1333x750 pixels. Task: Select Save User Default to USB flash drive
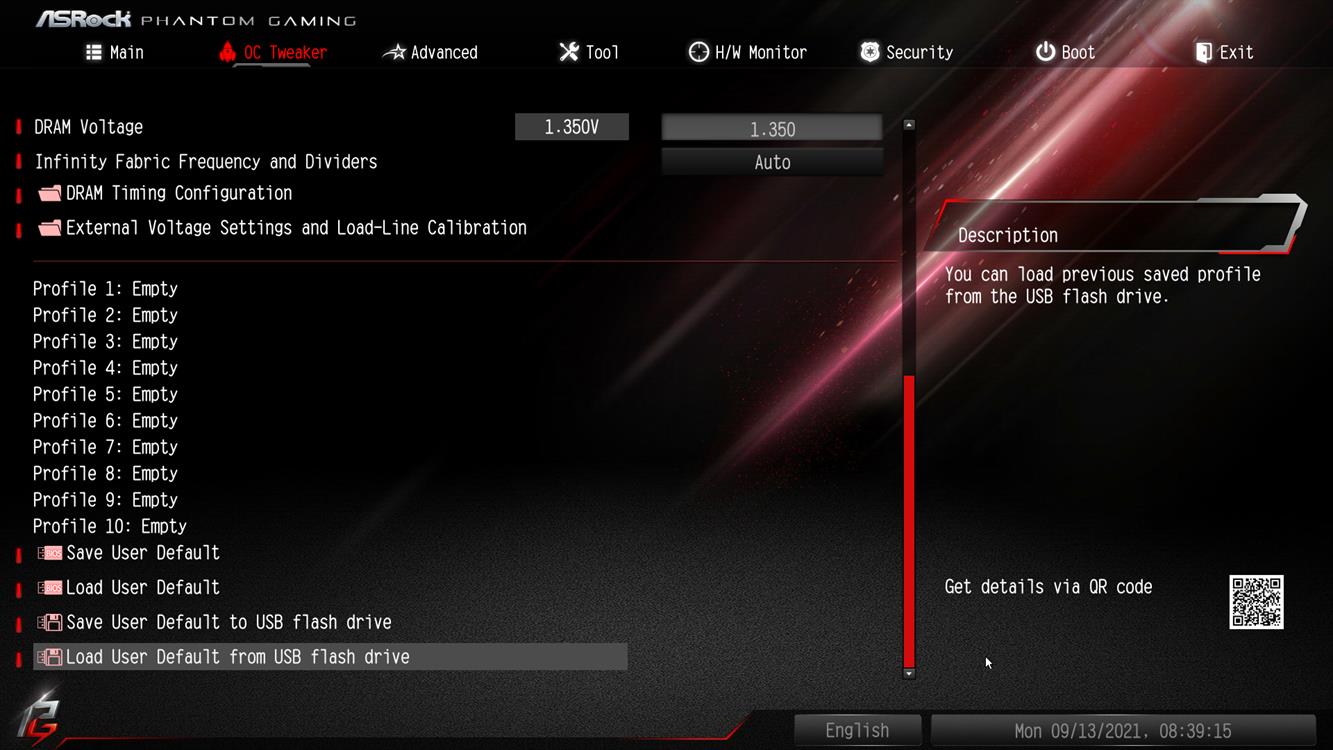pyautogui.click(x=228, y=622)
